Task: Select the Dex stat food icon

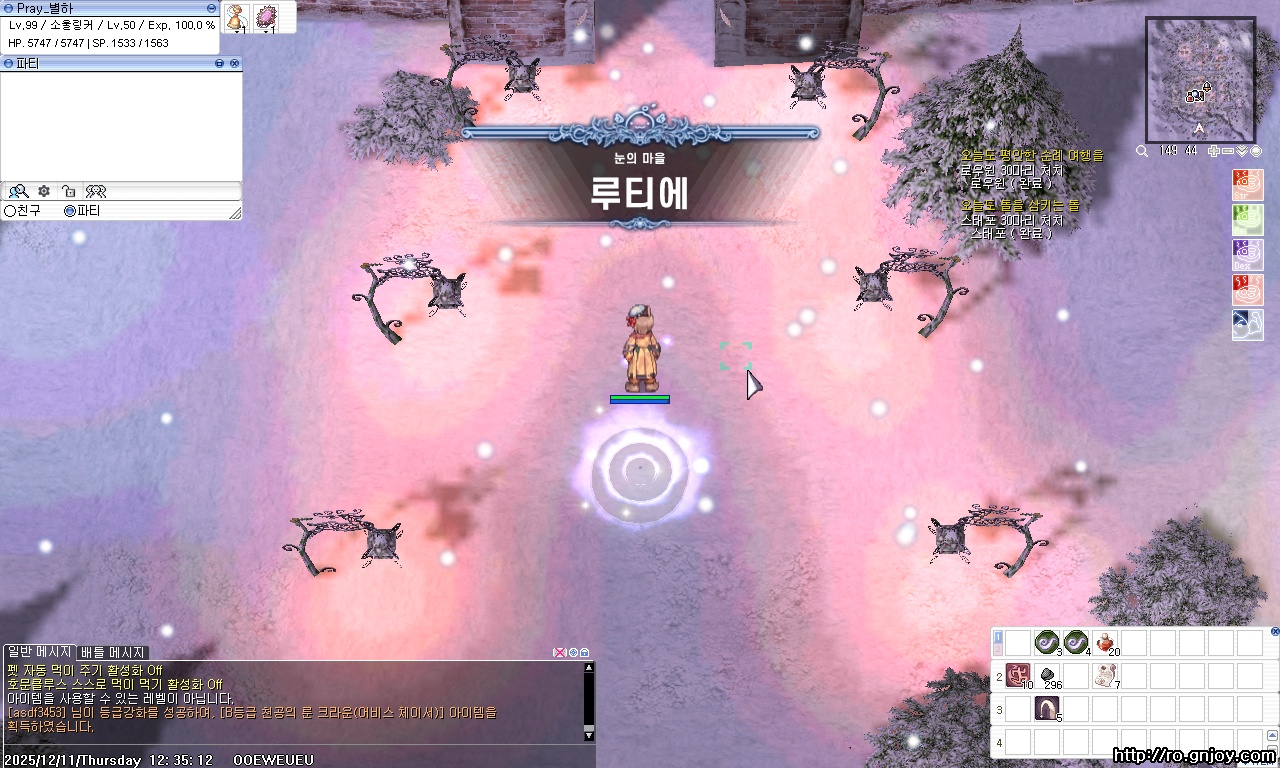Action: point(1248,256)
